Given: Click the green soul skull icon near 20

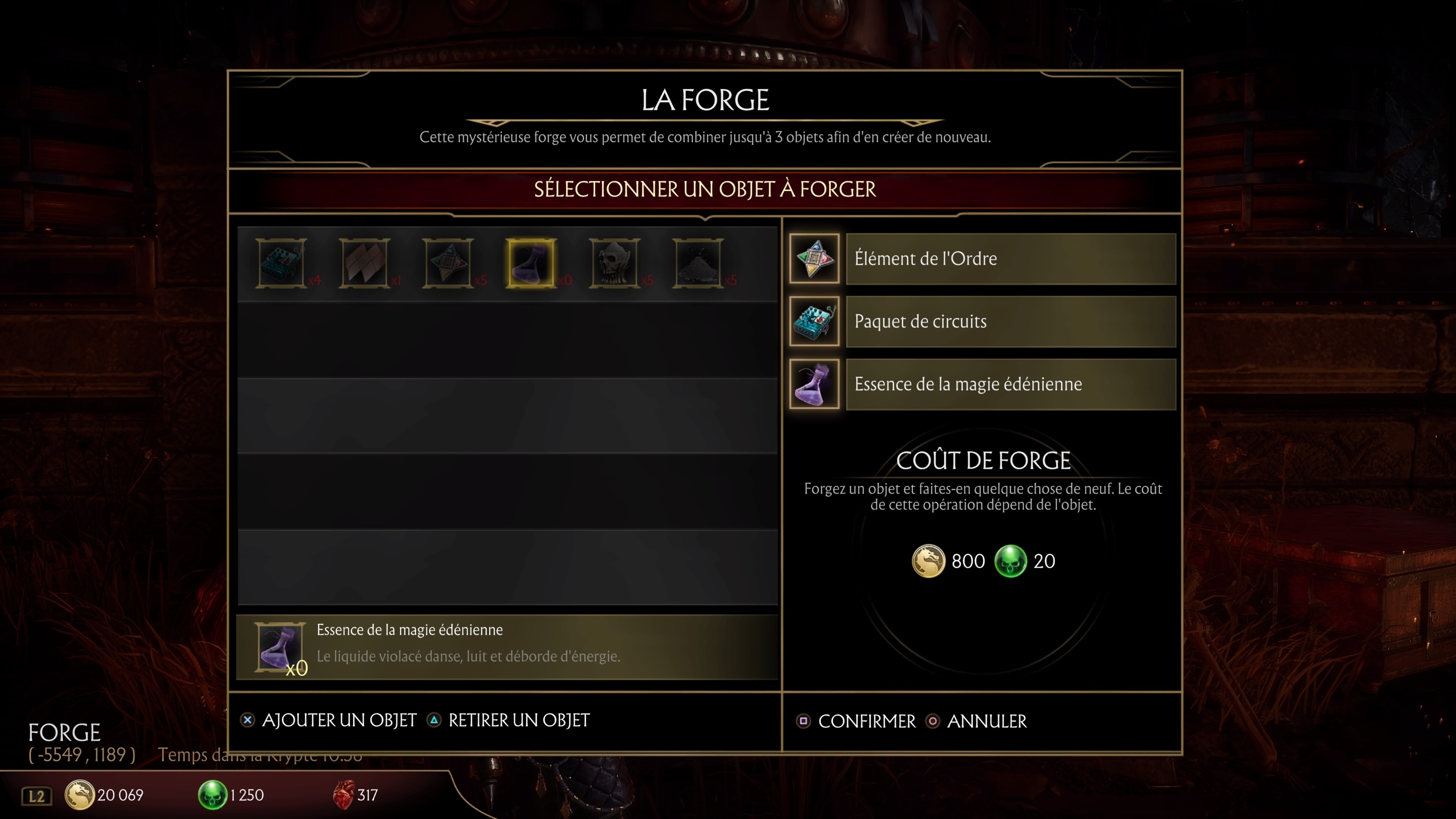Looking at the screenshot, I should coord(1012,561).
